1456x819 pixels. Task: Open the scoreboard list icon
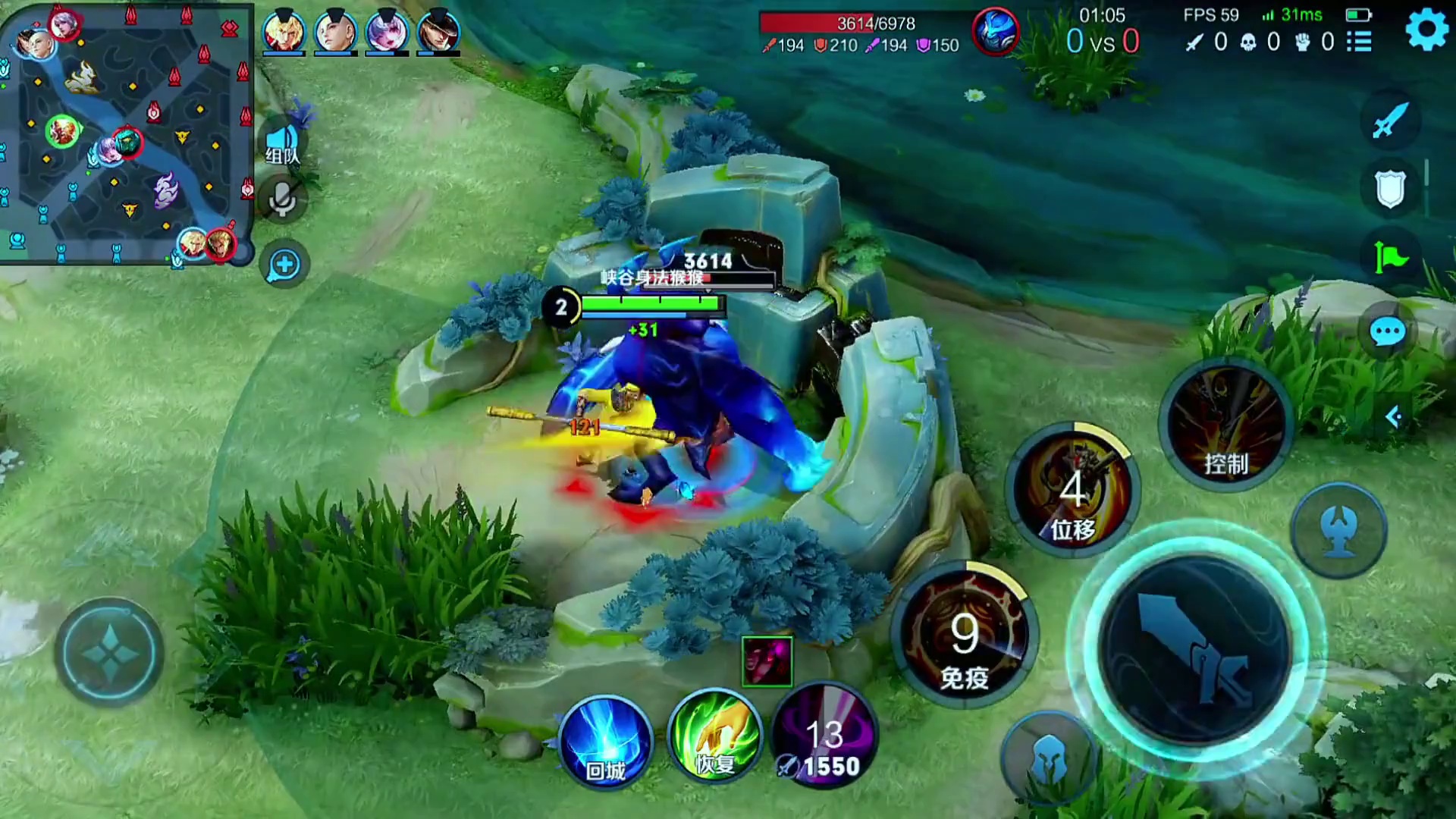point(1359,42)
